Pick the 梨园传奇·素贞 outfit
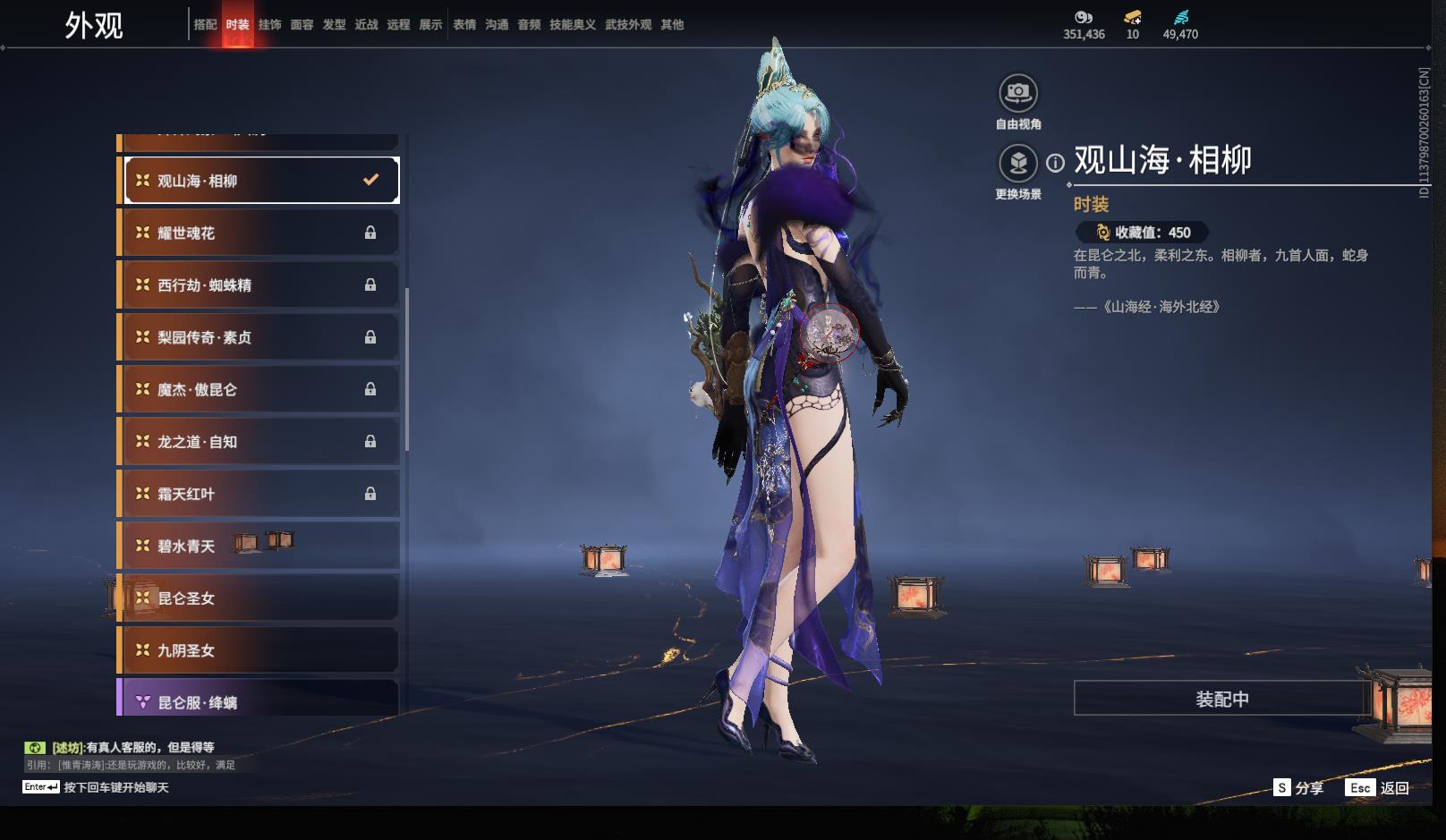 pos(259,337)
